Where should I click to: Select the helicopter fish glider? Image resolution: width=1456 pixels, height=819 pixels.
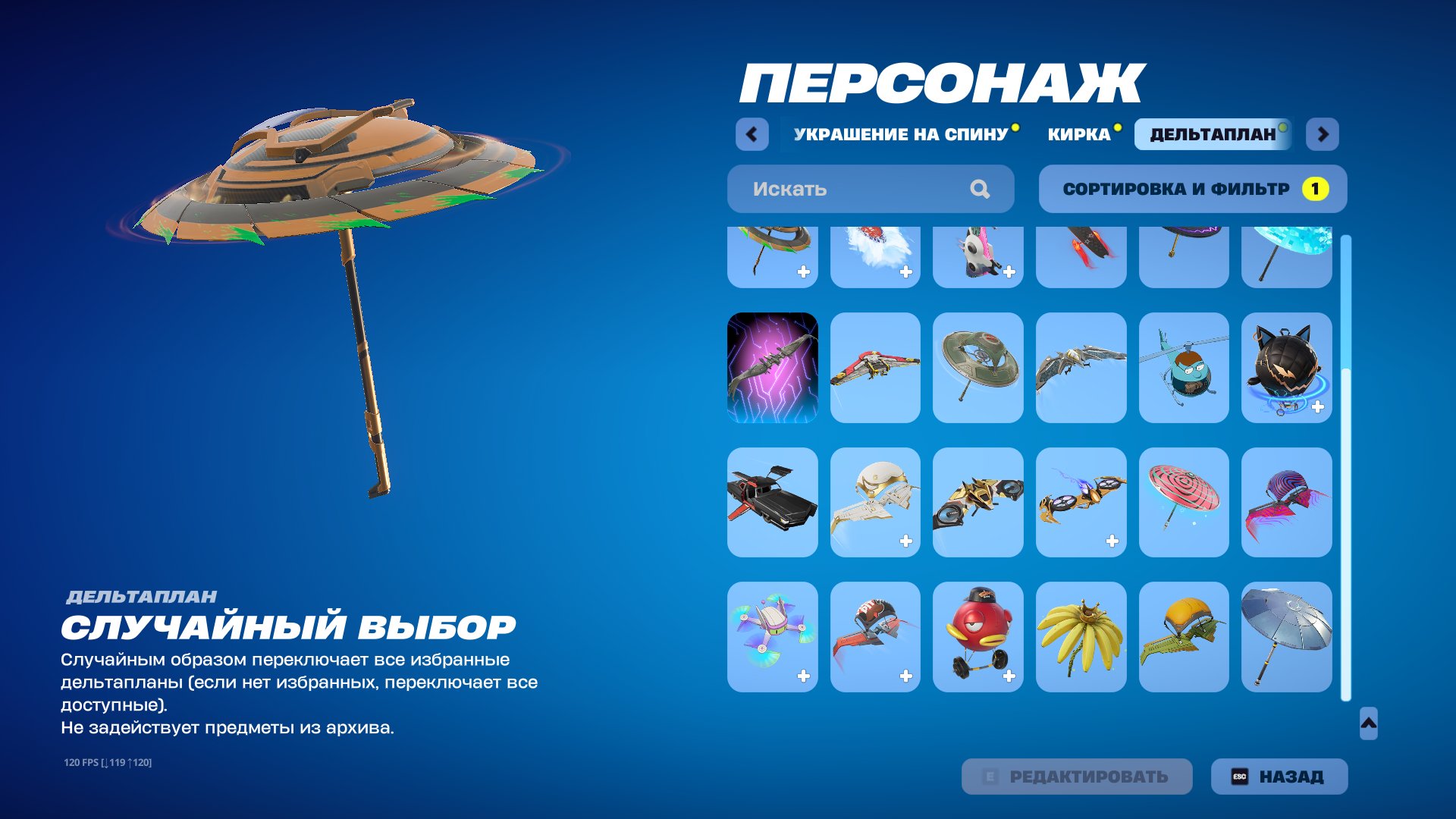pyautogui.click(x=1184, y=368)
